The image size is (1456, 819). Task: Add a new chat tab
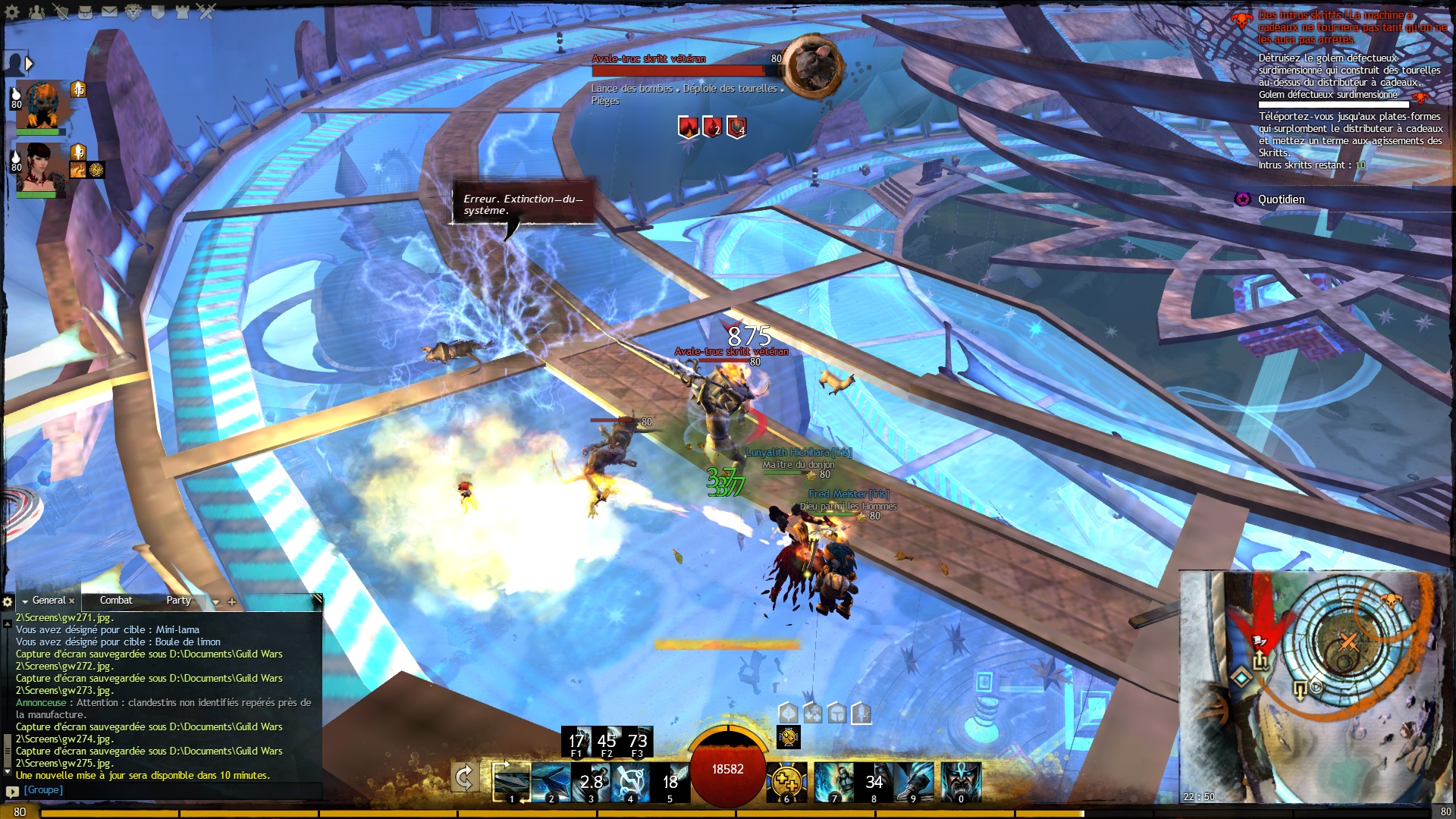pyautogui.click(x=232, y=602)
